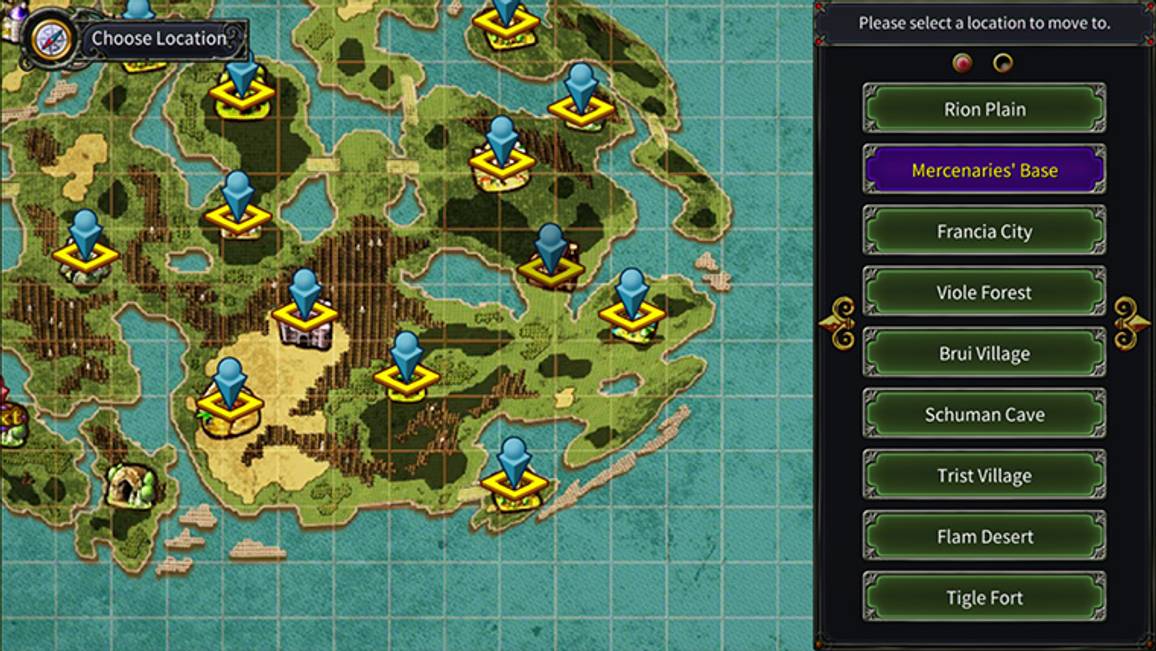Switch to the dark page indicator dot
Screen dimensions: 1156x651
(1002, 64)
